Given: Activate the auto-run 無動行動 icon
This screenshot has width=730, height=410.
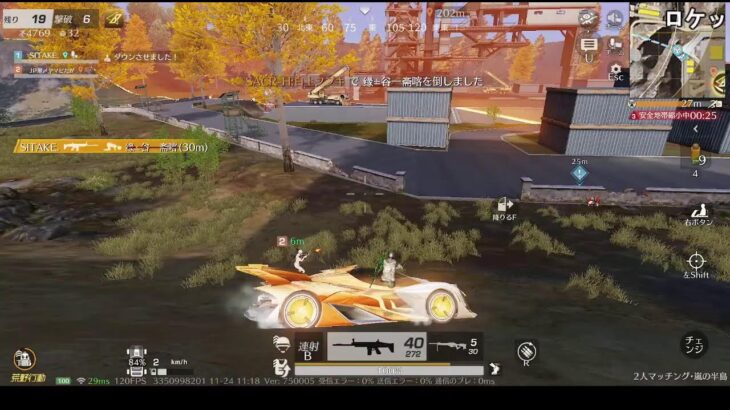Looking at the screenshot, I should tap(25, 361).
